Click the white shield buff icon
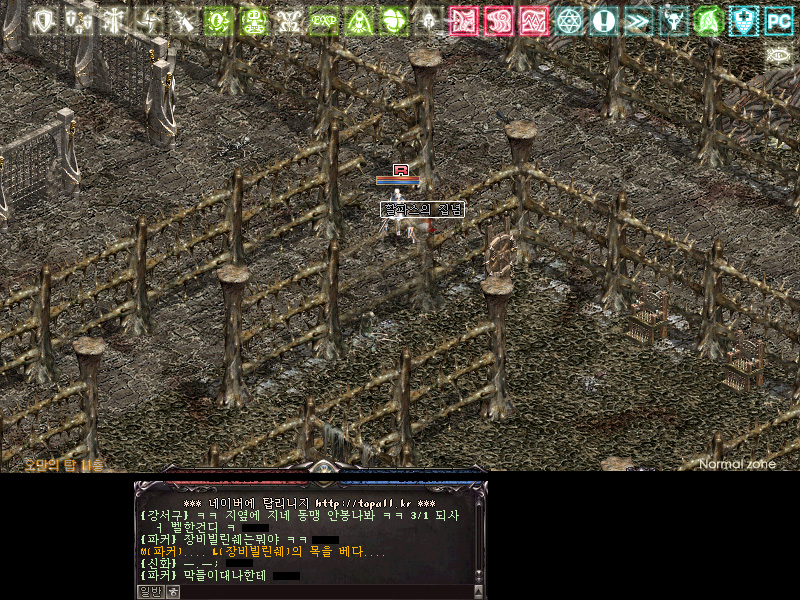 click(x=42, y=20)
